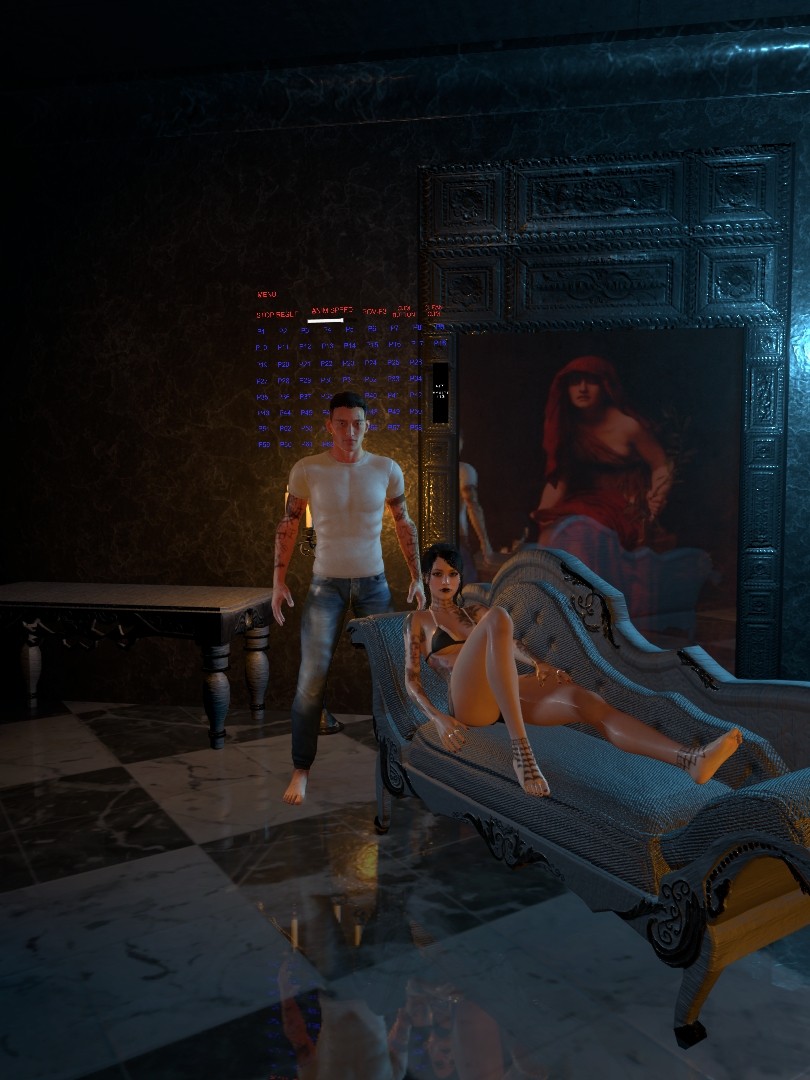The width and height of the screenshot is (810, 1080).
Task: Activate pose P20
Action: click(x=284, y=364)
